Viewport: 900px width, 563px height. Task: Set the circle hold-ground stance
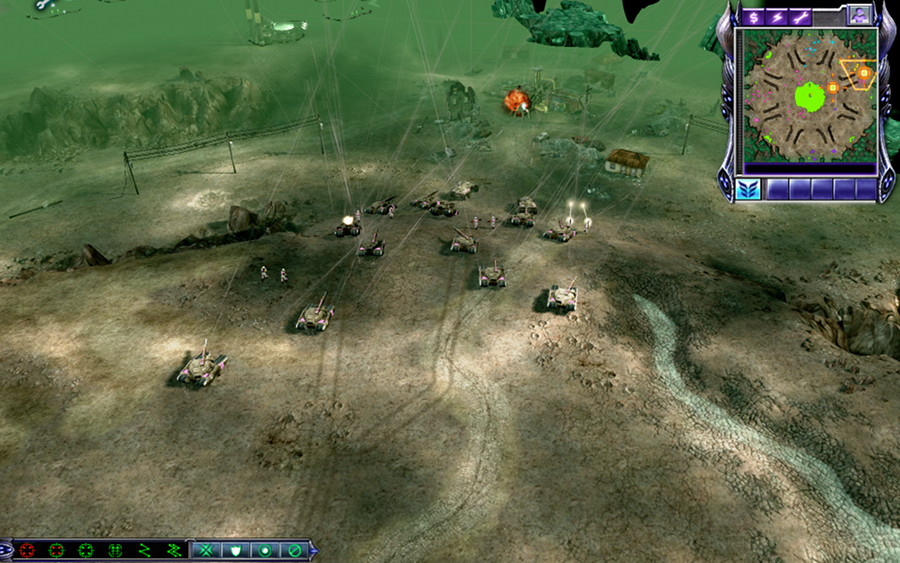tap(265, 550)
